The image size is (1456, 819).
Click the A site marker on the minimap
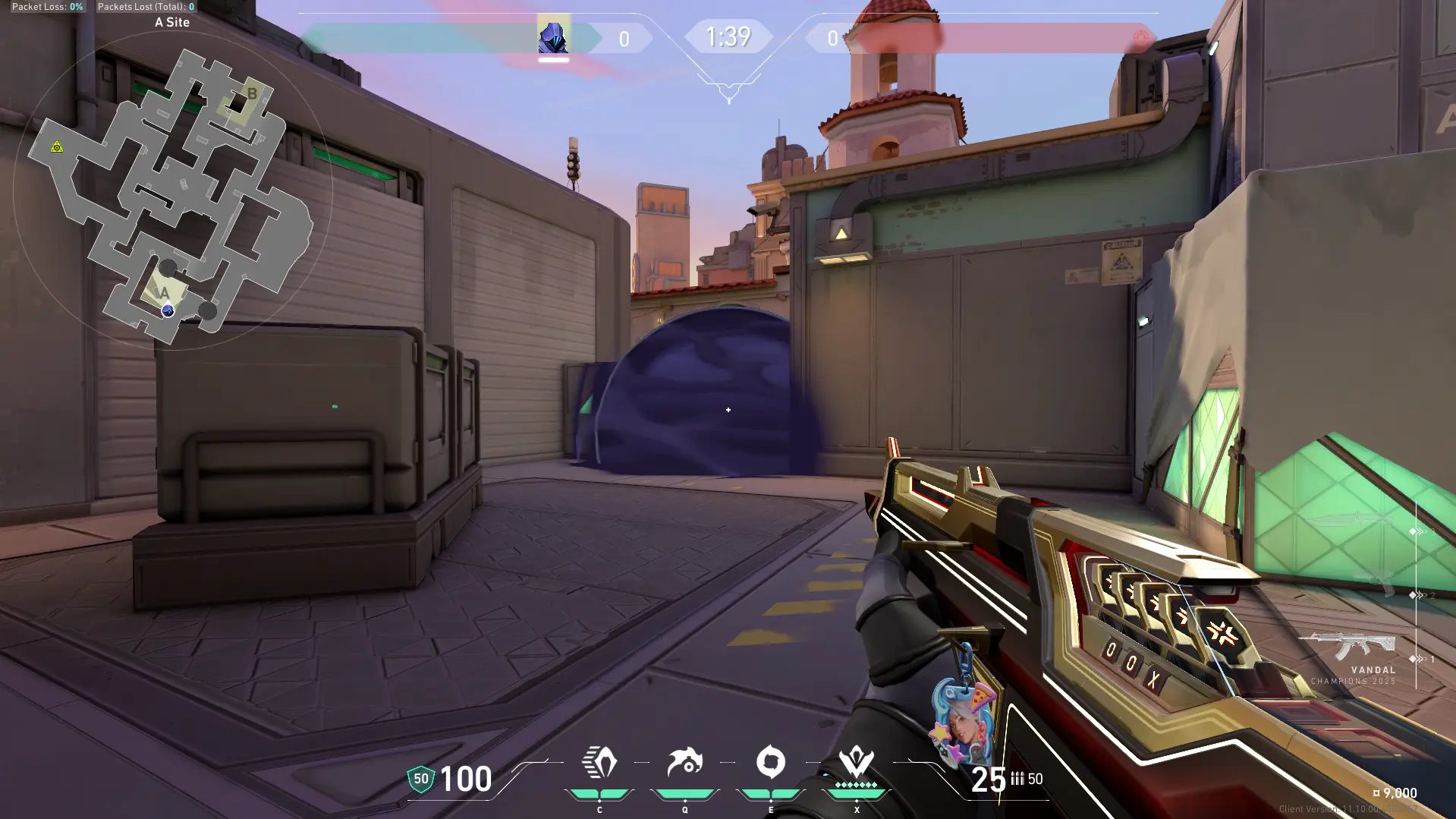164,293
